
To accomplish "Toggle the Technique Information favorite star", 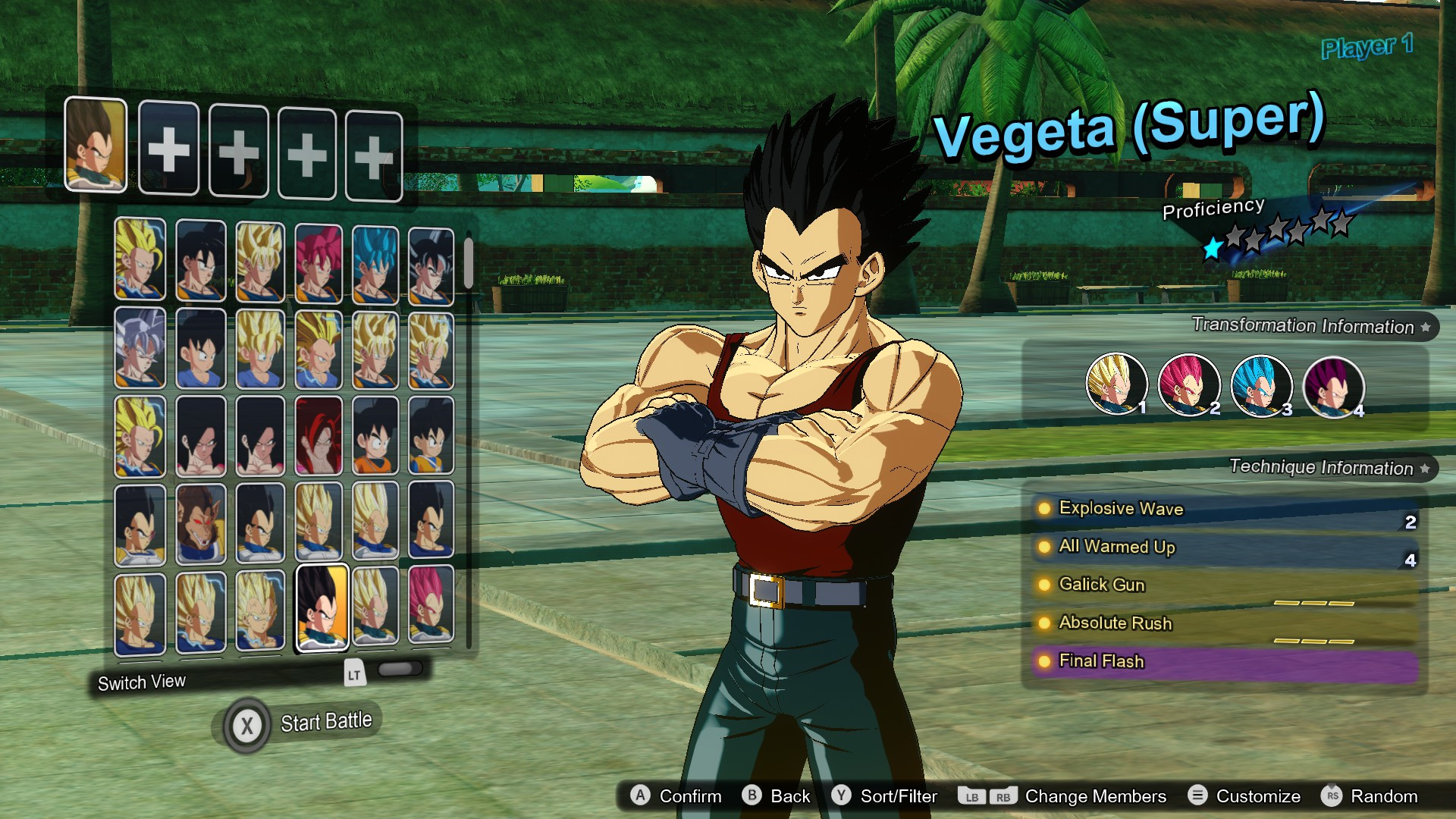I will [x=1424, y=469].
